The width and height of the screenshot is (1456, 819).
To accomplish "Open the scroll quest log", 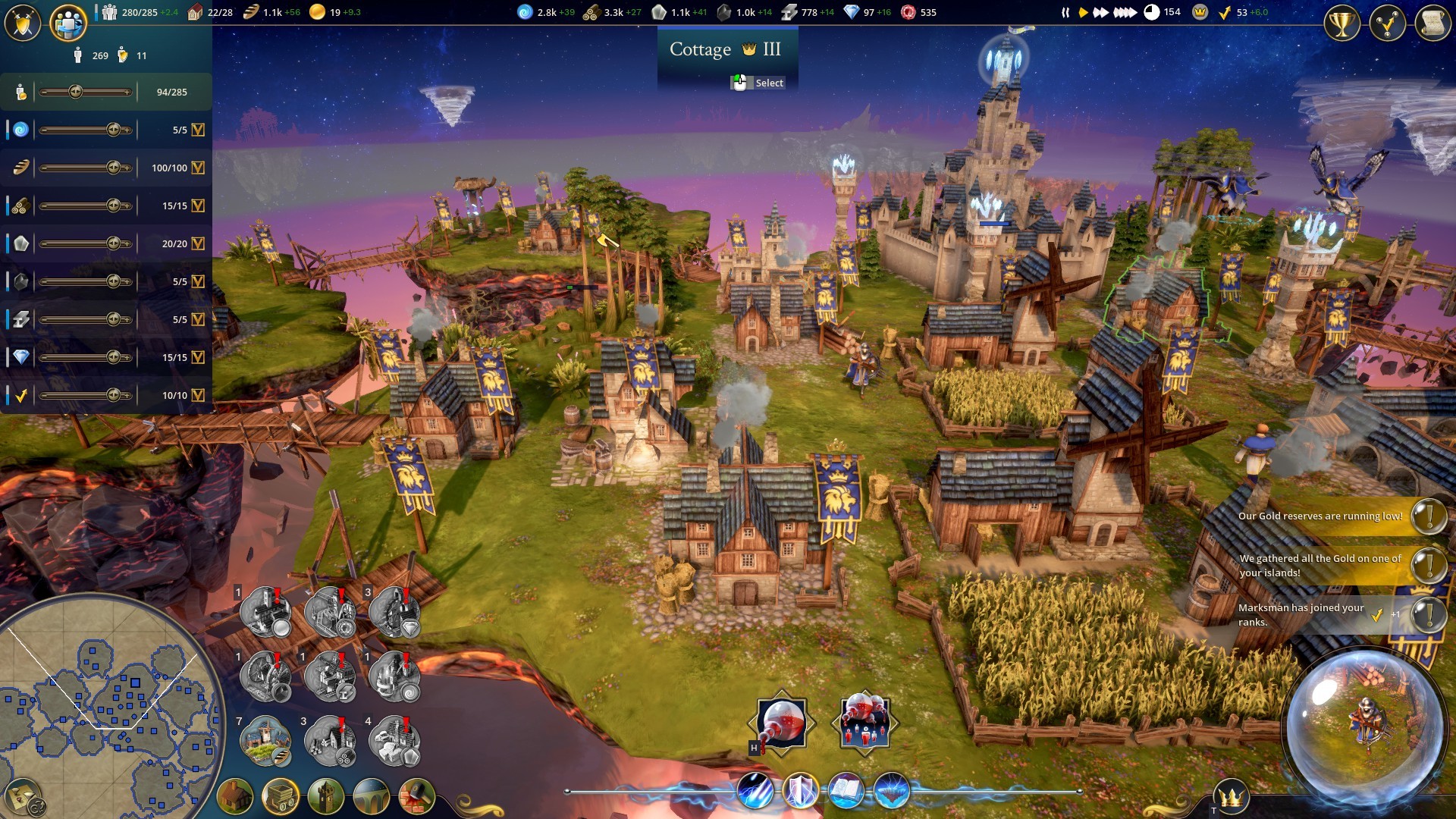I will tap(1432, 24).
